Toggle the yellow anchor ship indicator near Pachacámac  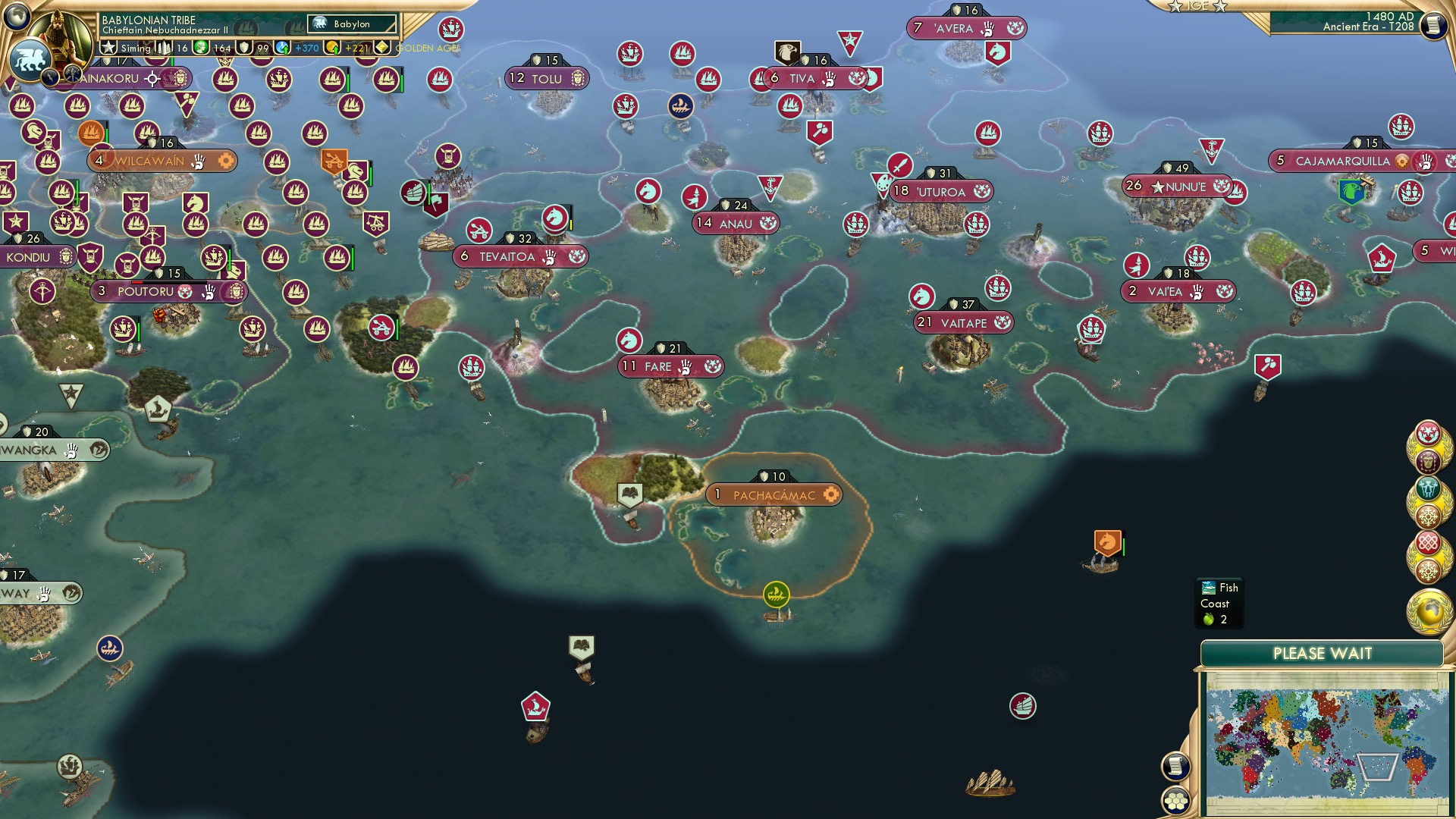pos(775,592)
